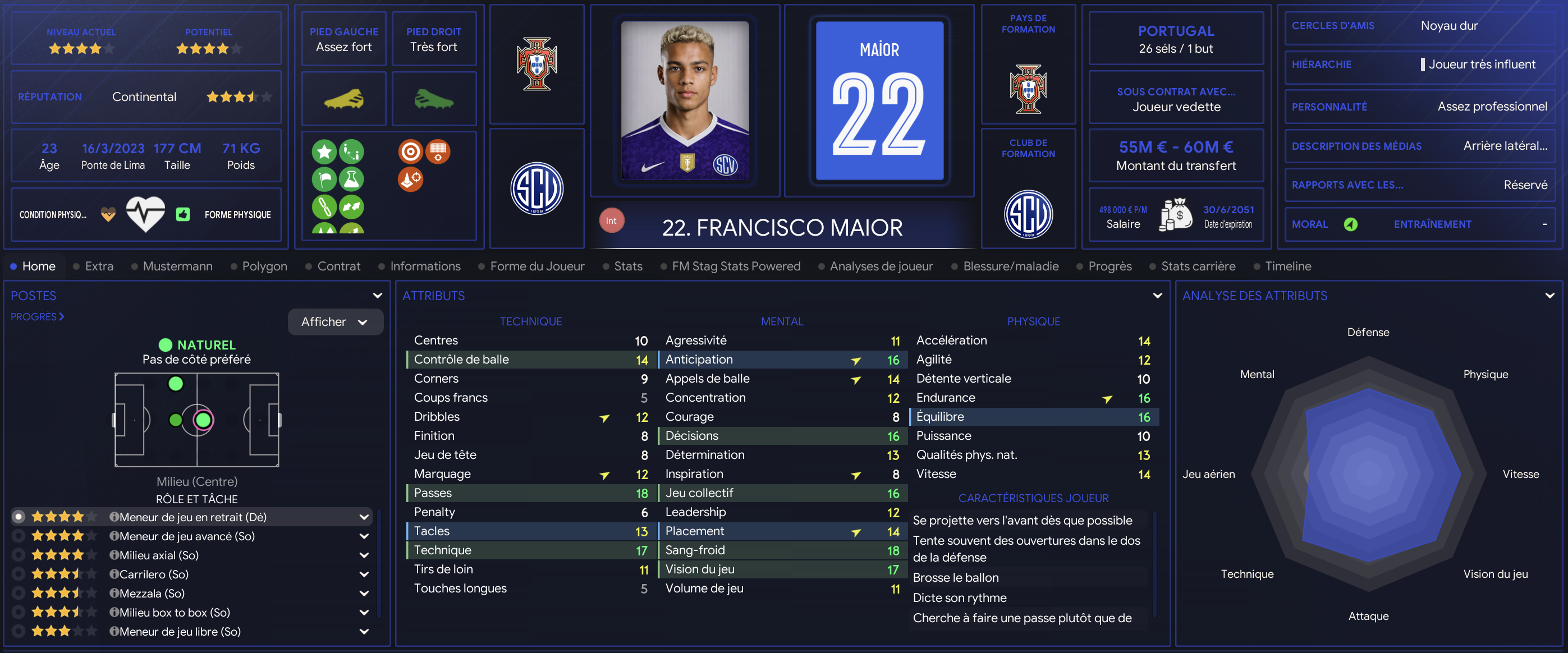1568x653 pixels.
Task: Open the ANALYSE DES ATTRIBUTS panel dropdown
Action: tap(1549, 296)
